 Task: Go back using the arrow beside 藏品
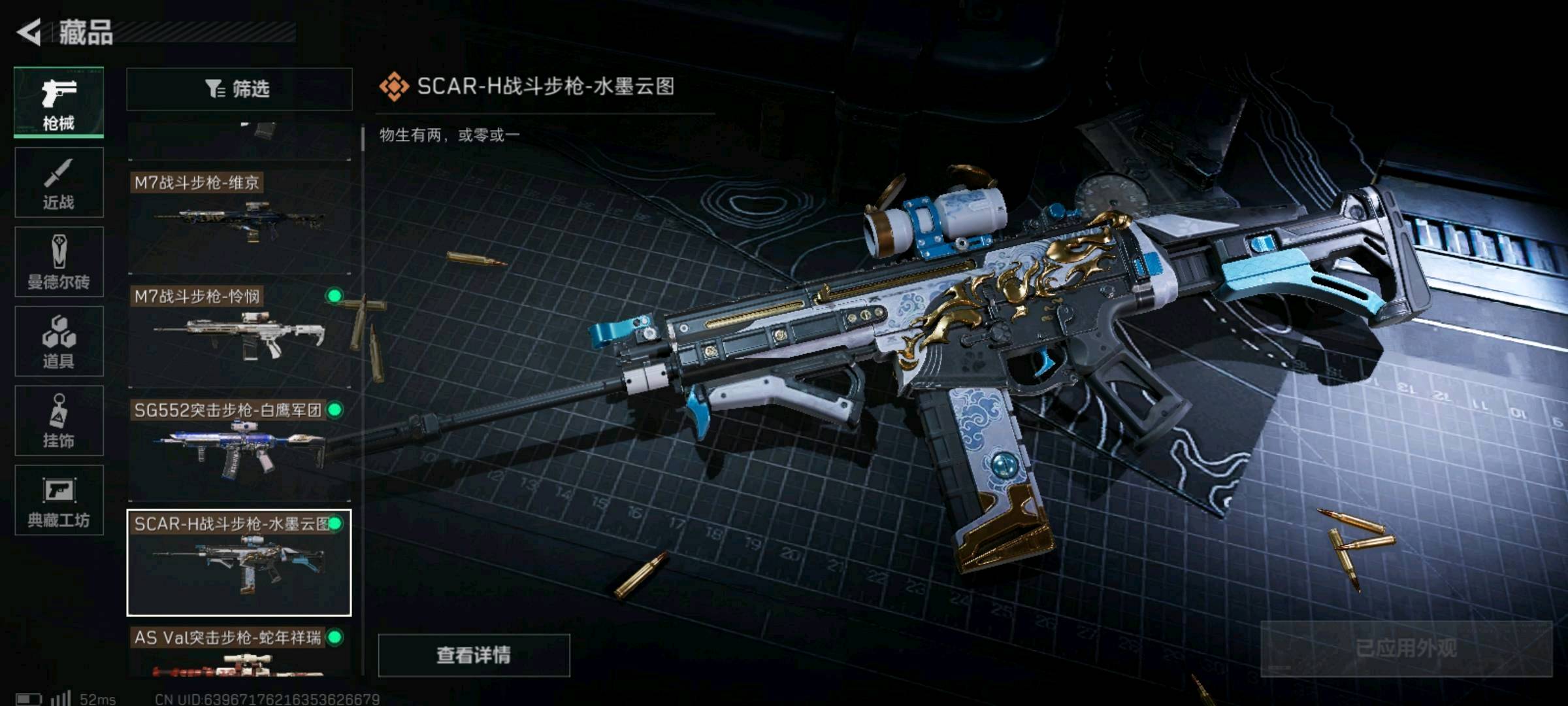coord(29,32)
